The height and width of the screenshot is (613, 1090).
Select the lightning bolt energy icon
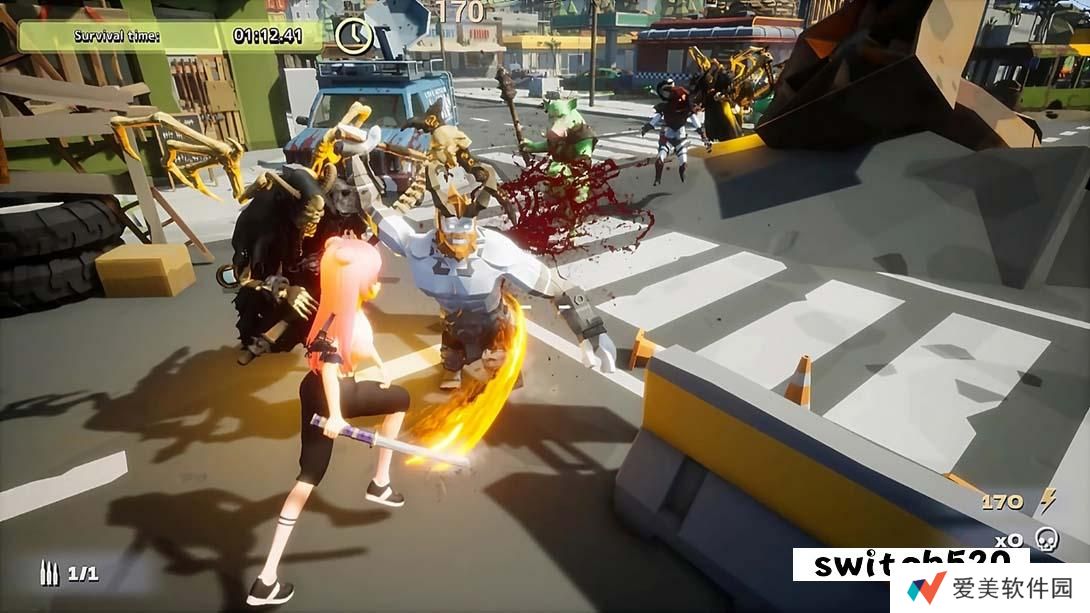pyautogui.click(x=1047, y=500)
